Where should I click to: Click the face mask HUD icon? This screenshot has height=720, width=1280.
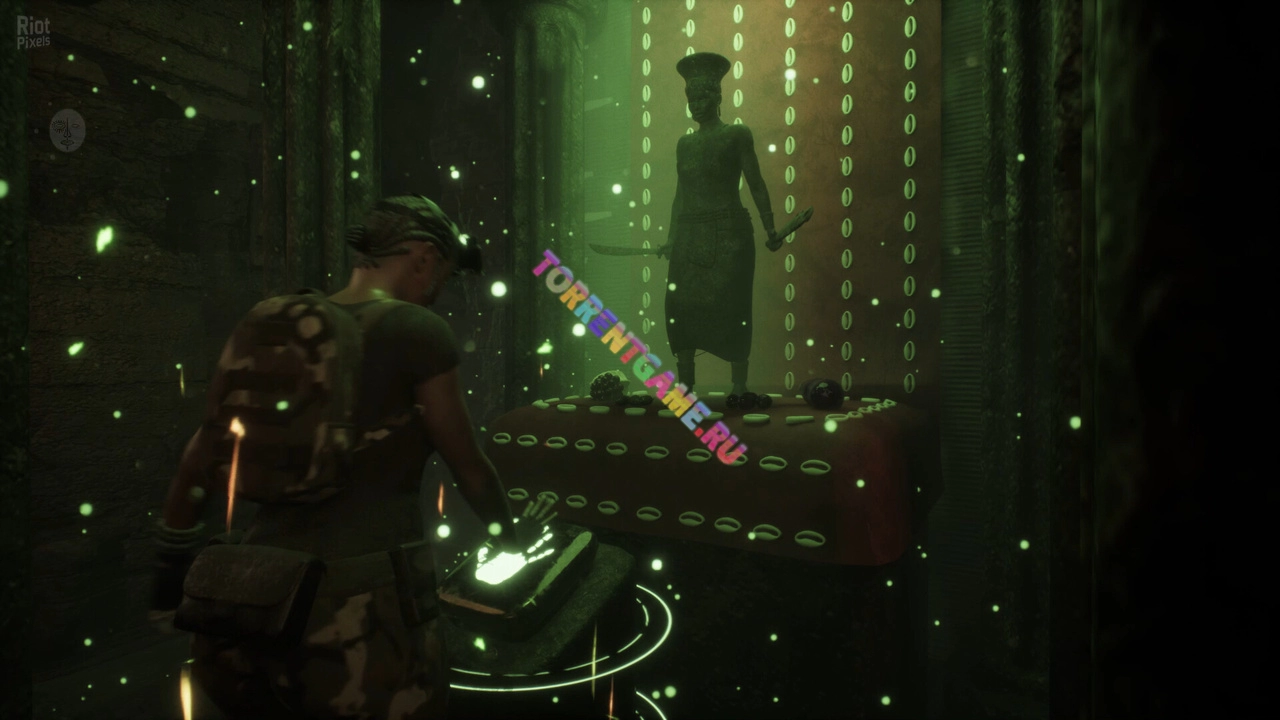[67, 130]
